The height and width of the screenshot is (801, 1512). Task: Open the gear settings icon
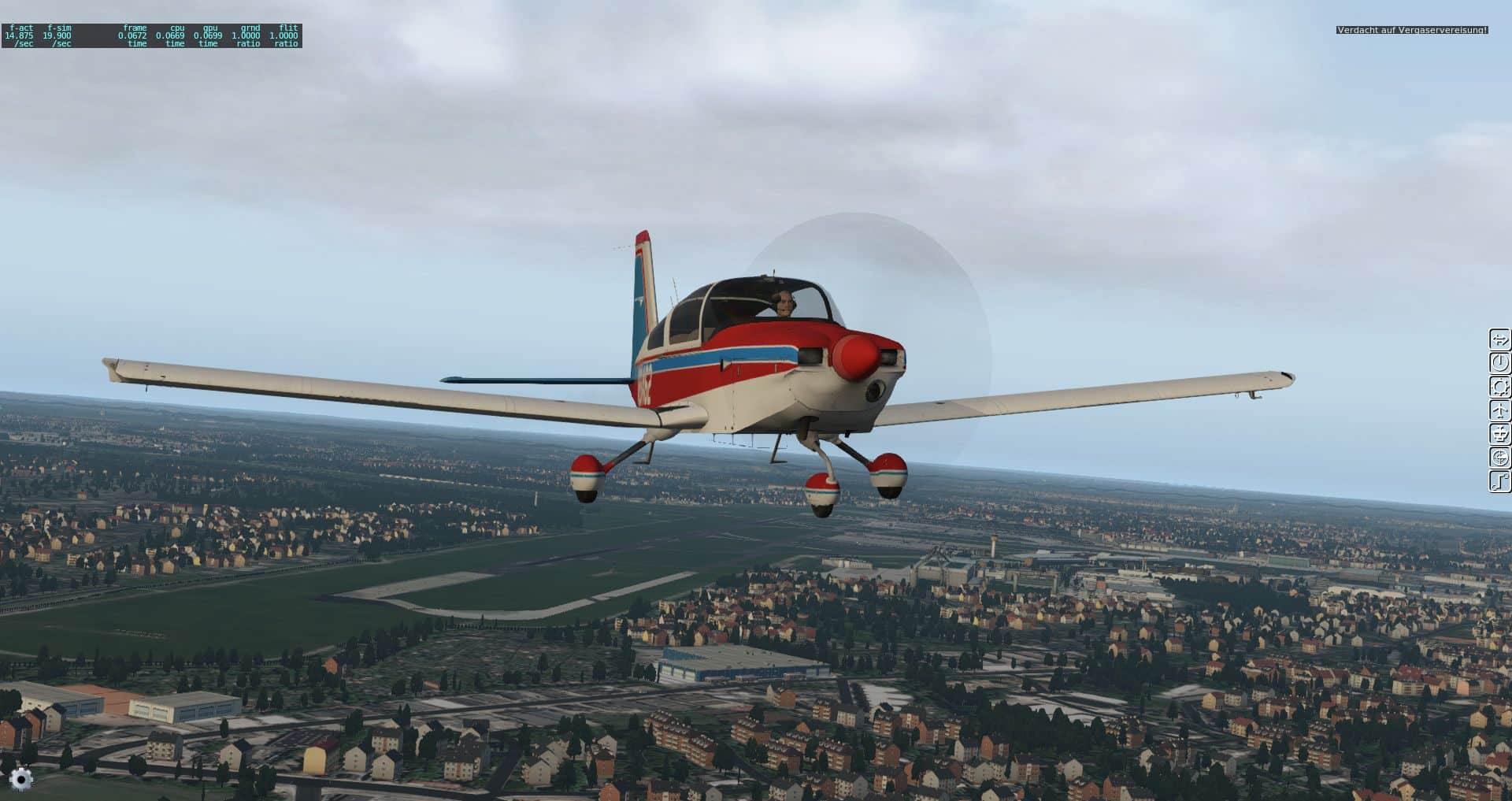click(21, 779)
